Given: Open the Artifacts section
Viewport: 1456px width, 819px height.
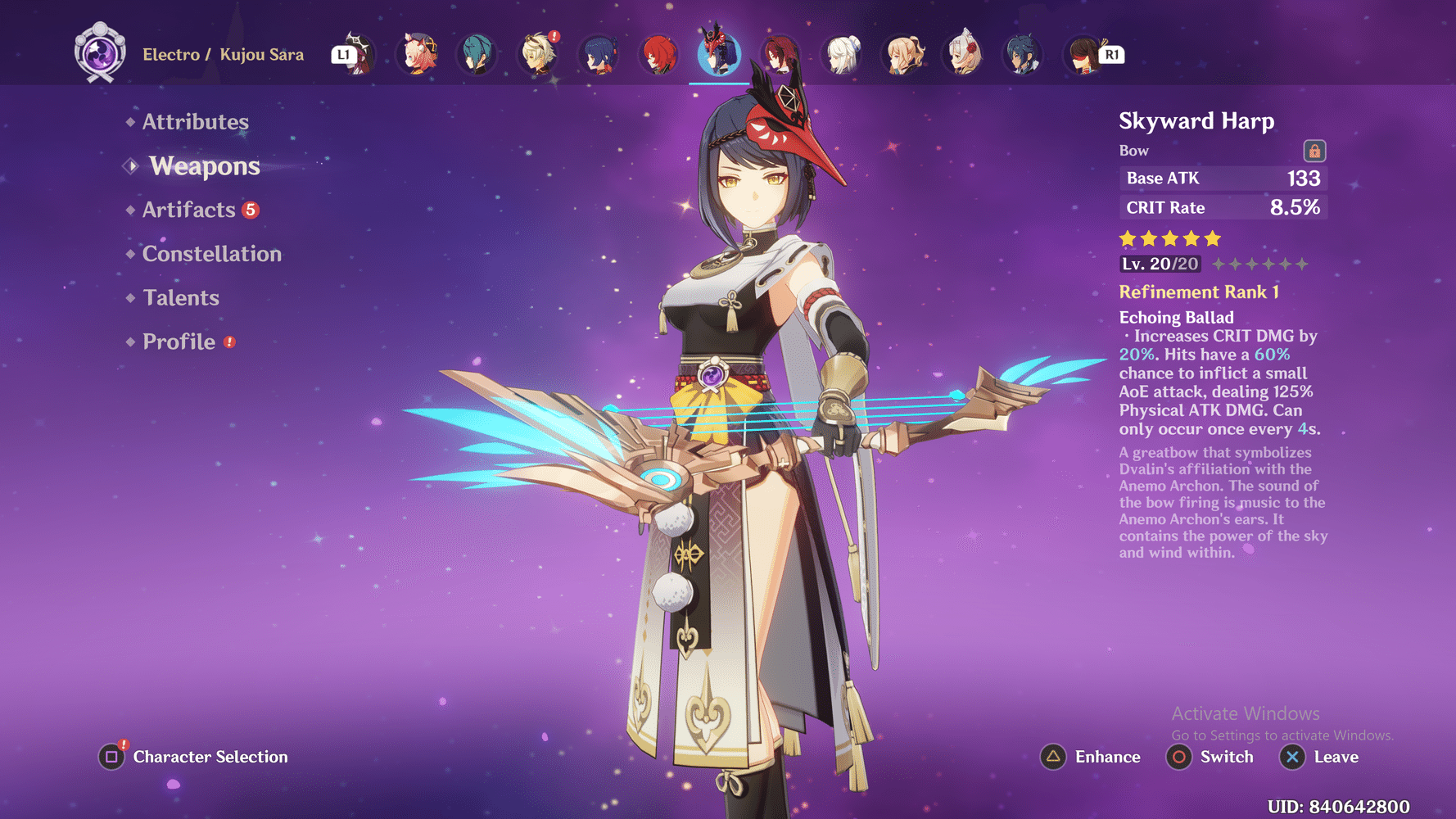Looking at the screenshot, I should point(189,210).
